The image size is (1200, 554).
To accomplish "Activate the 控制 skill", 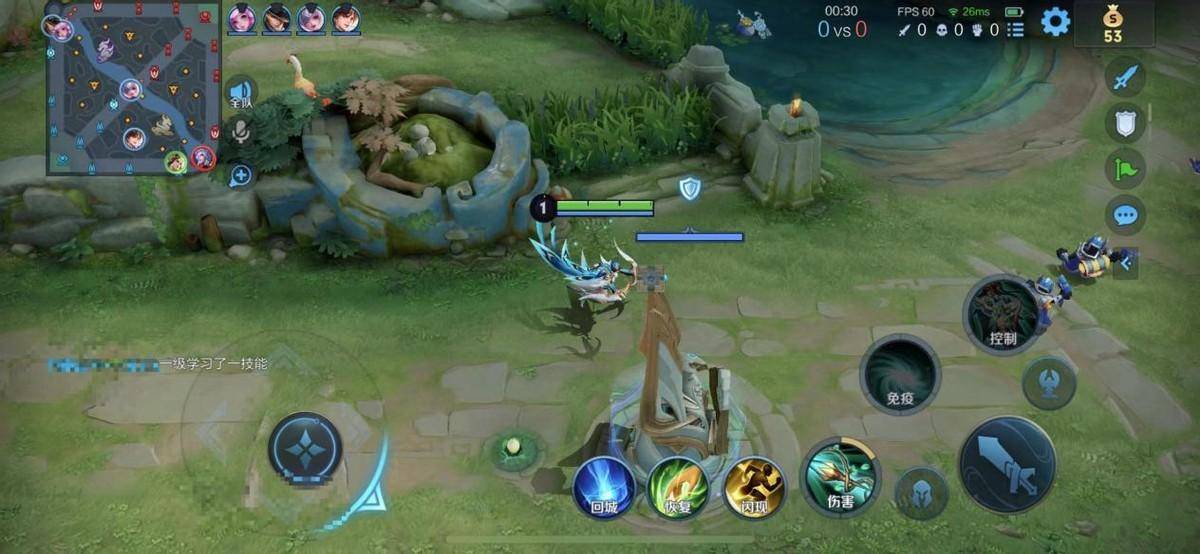I will [1002, 314].
